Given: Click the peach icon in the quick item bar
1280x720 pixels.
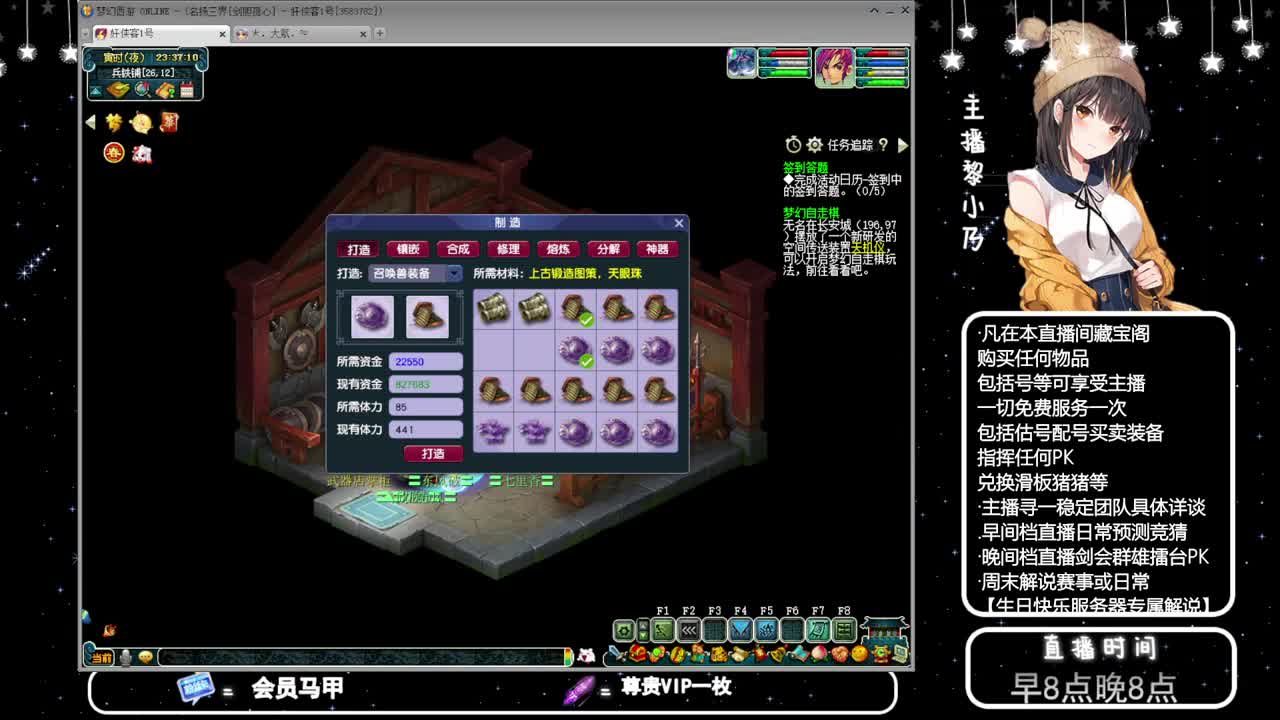Looking at the screenshot, I should (821, 652).
